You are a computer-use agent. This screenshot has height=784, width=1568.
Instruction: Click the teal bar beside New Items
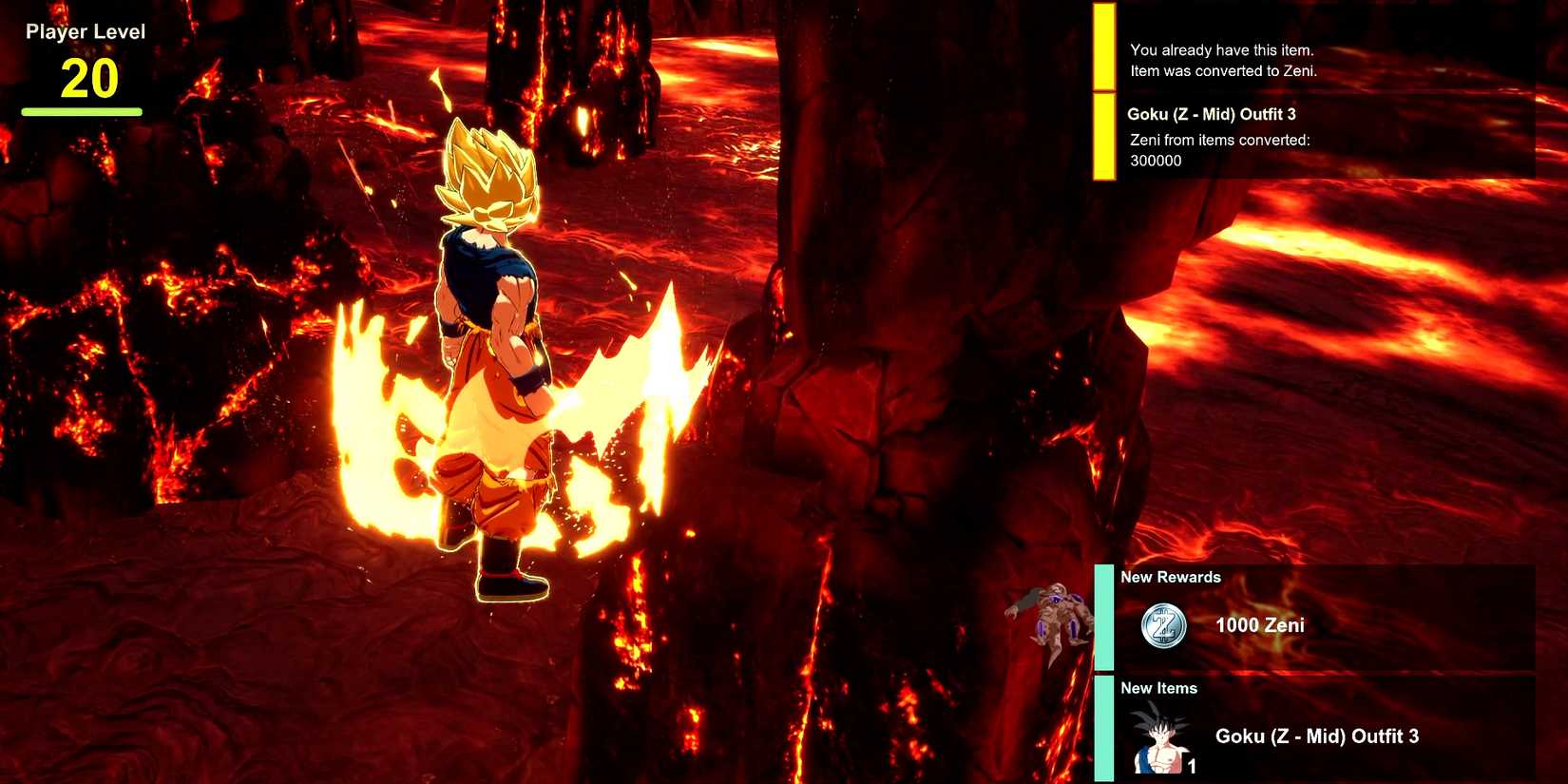pos(1105,729)
